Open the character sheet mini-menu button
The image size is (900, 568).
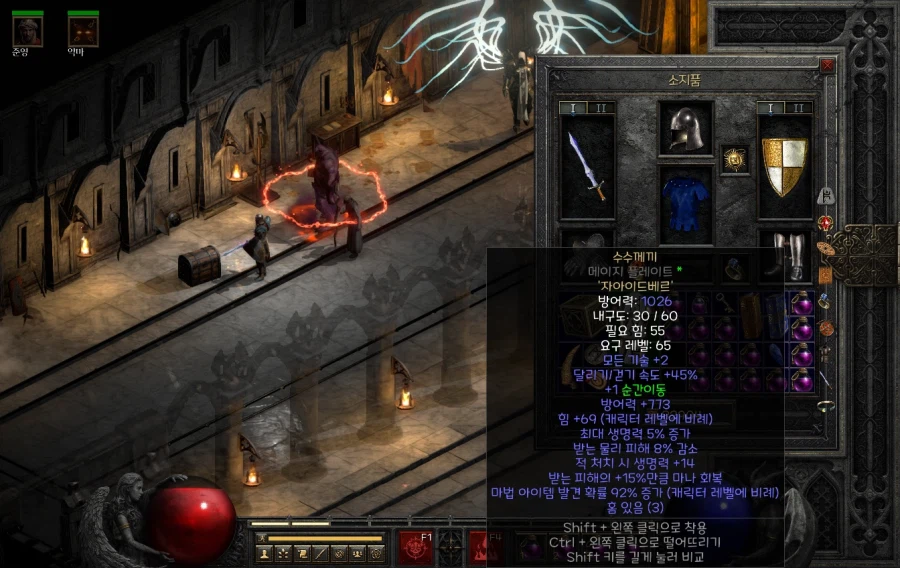264,552
